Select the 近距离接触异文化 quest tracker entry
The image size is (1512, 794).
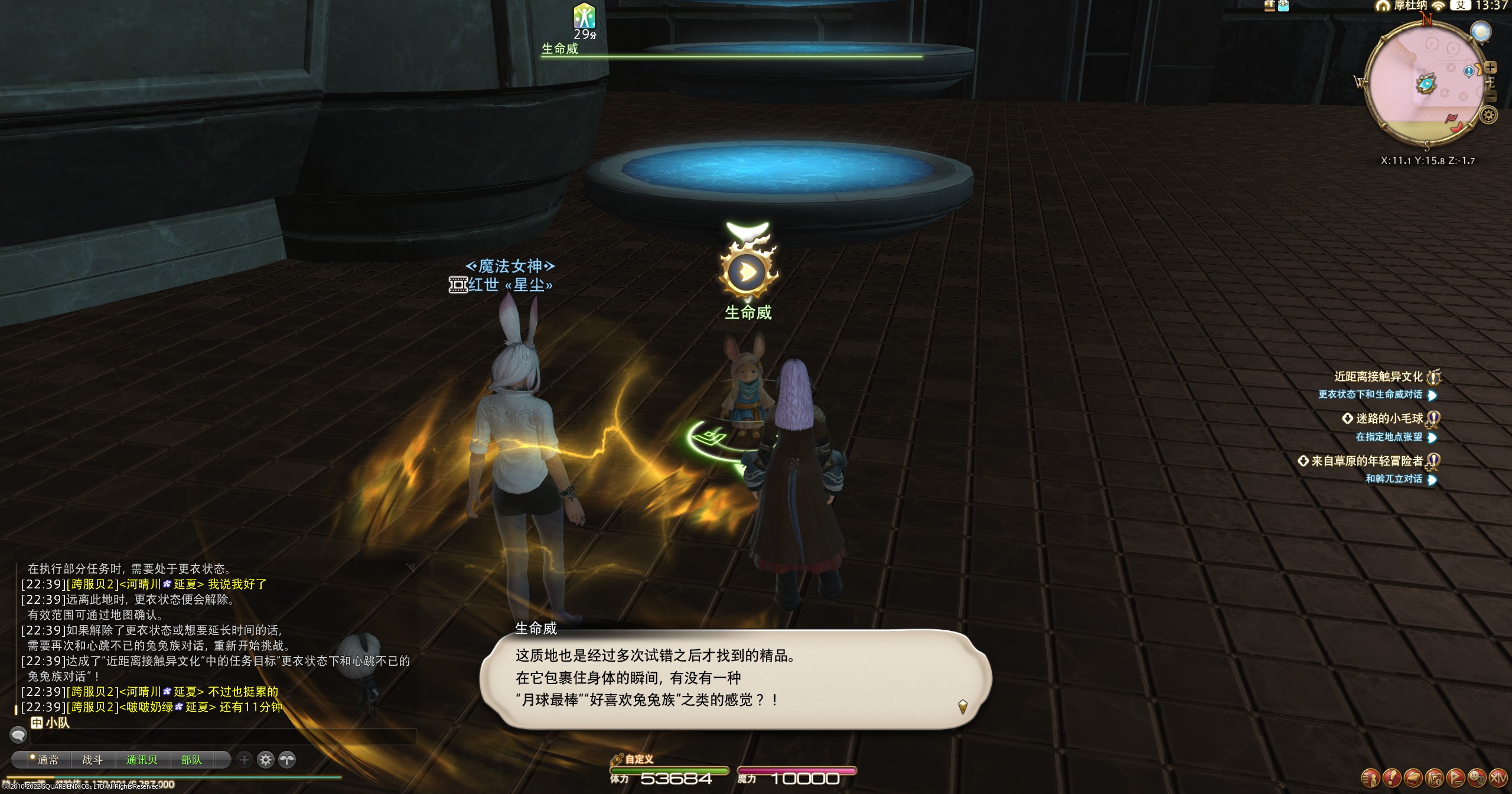(x=1379, y=377)
